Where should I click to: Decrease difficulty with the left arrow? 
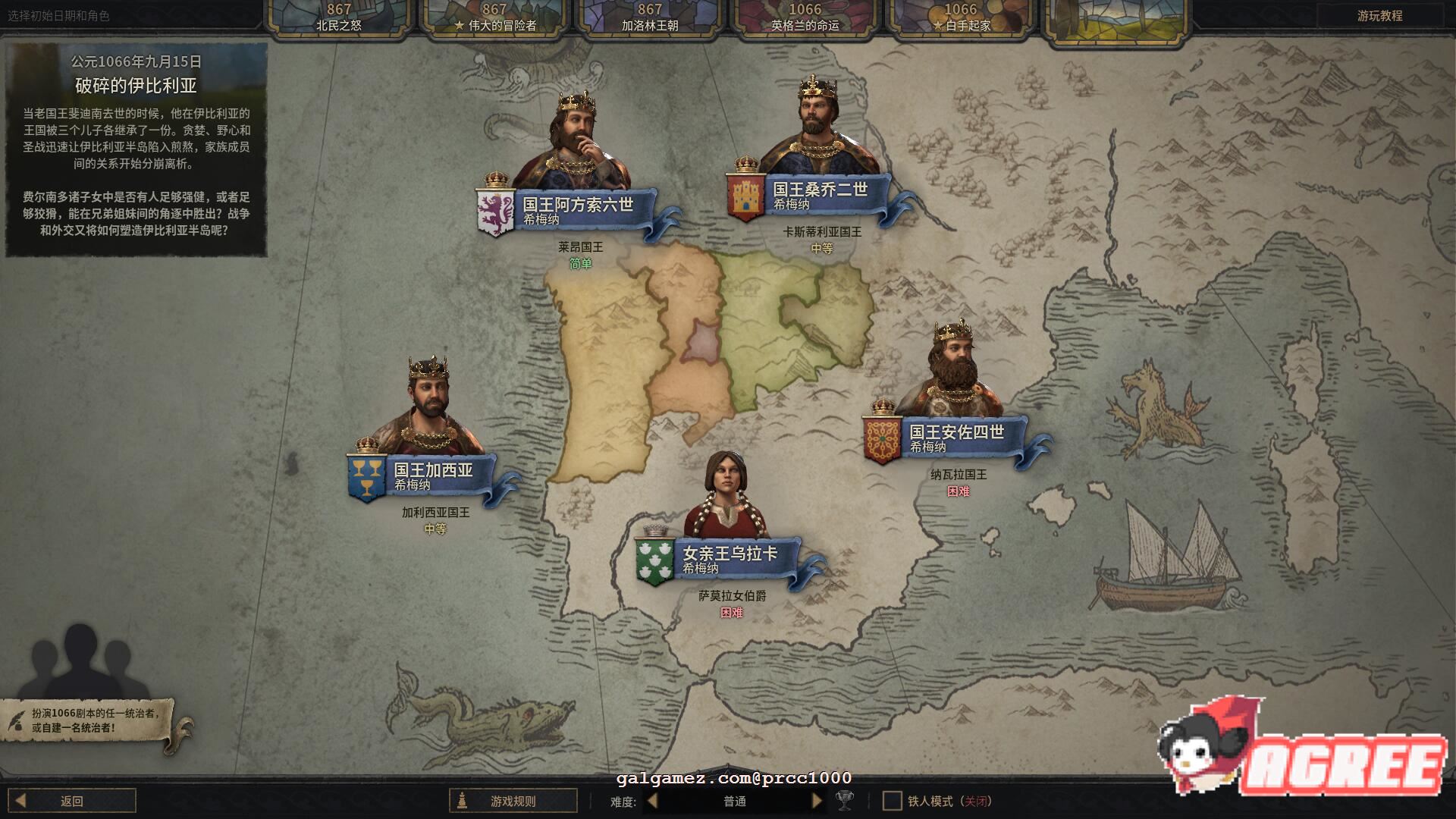pos(653,801)
